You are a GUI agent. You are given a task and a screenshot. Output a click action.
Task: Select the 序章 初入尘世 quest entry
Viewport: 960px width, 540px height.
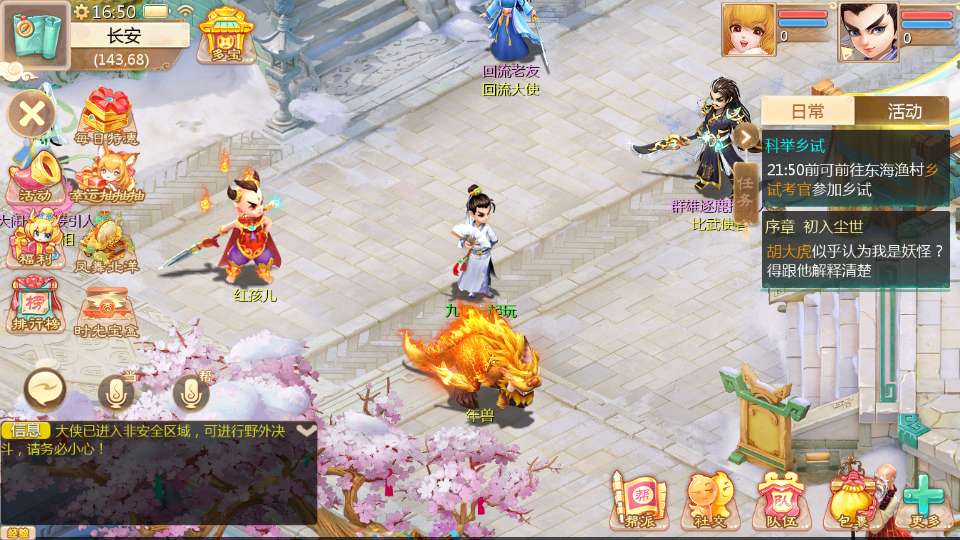[x=855, y=249]
